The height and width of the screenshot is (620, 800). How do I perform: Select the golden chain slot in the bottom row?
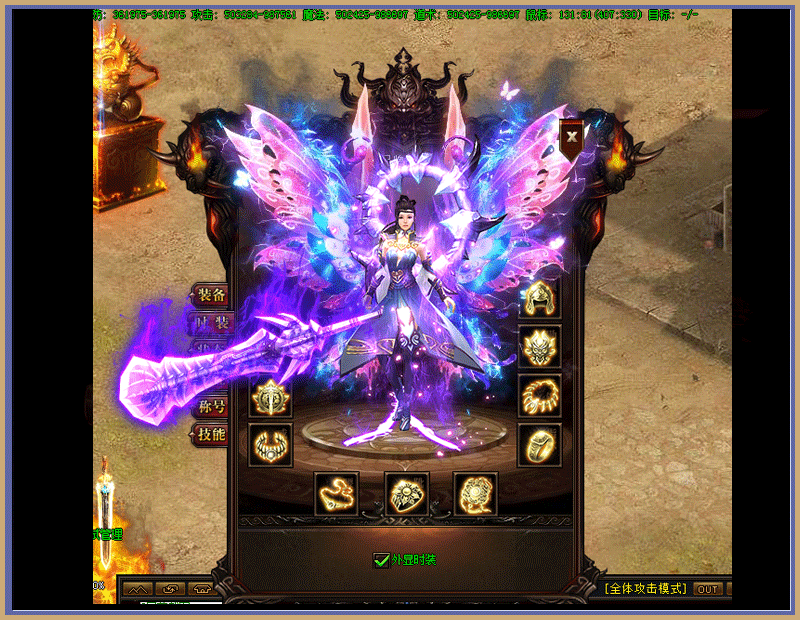click(336, 493)
